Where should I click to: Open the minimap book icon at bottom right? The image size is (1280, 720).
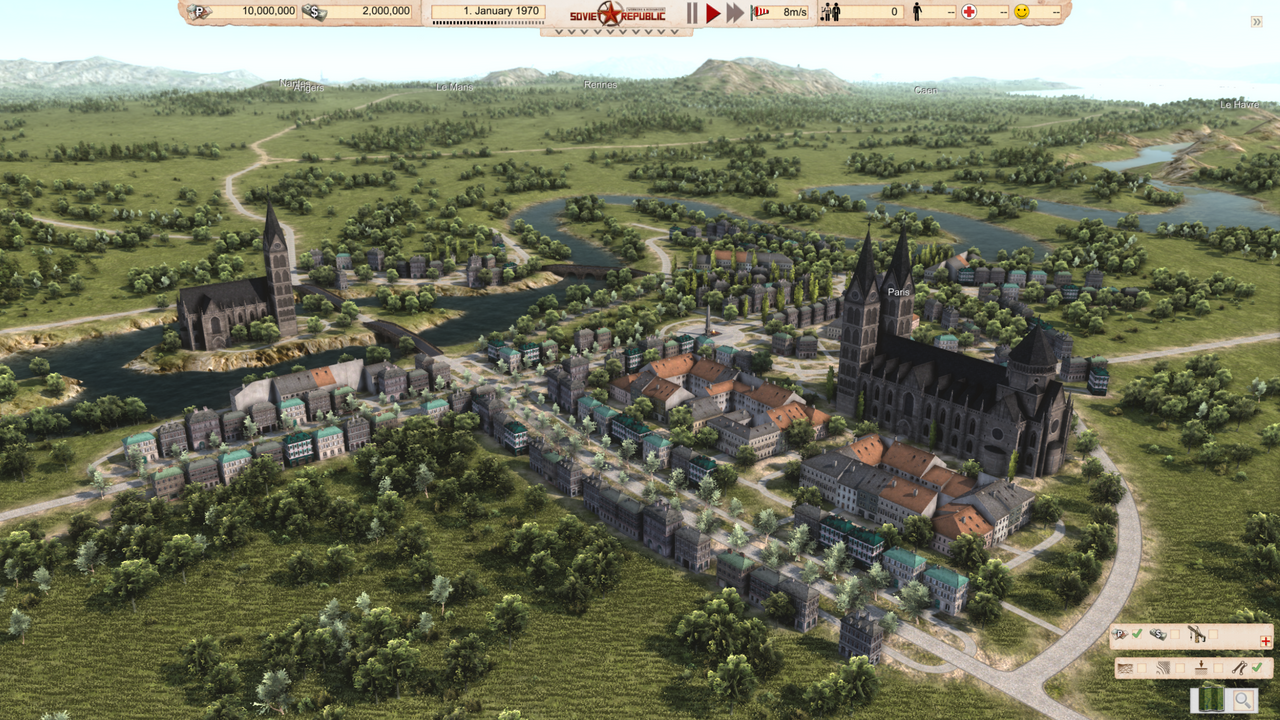pyautogui.click(x=1210, y=700)
